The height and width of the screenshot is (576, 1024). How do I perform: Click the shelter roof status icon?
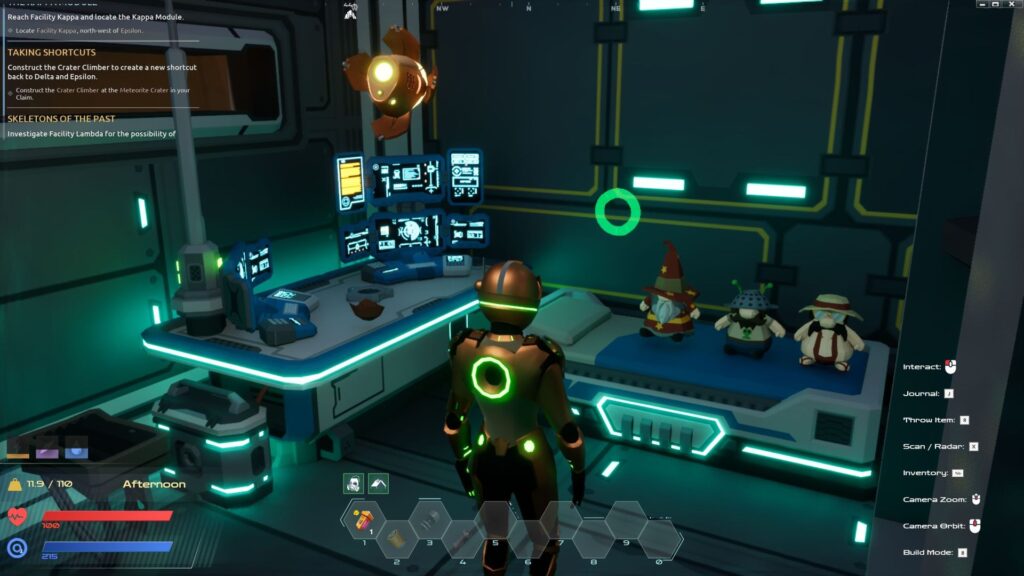[x=378, y=483]
